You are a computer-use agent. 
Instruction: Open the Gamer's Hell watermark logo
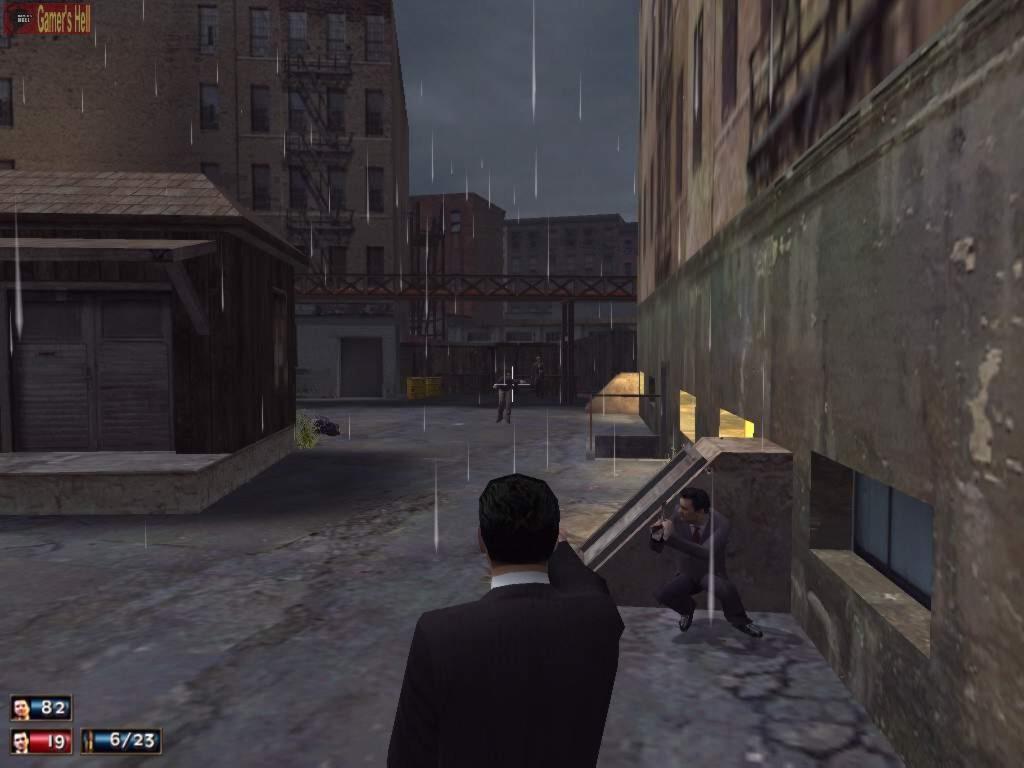point(48,19)
